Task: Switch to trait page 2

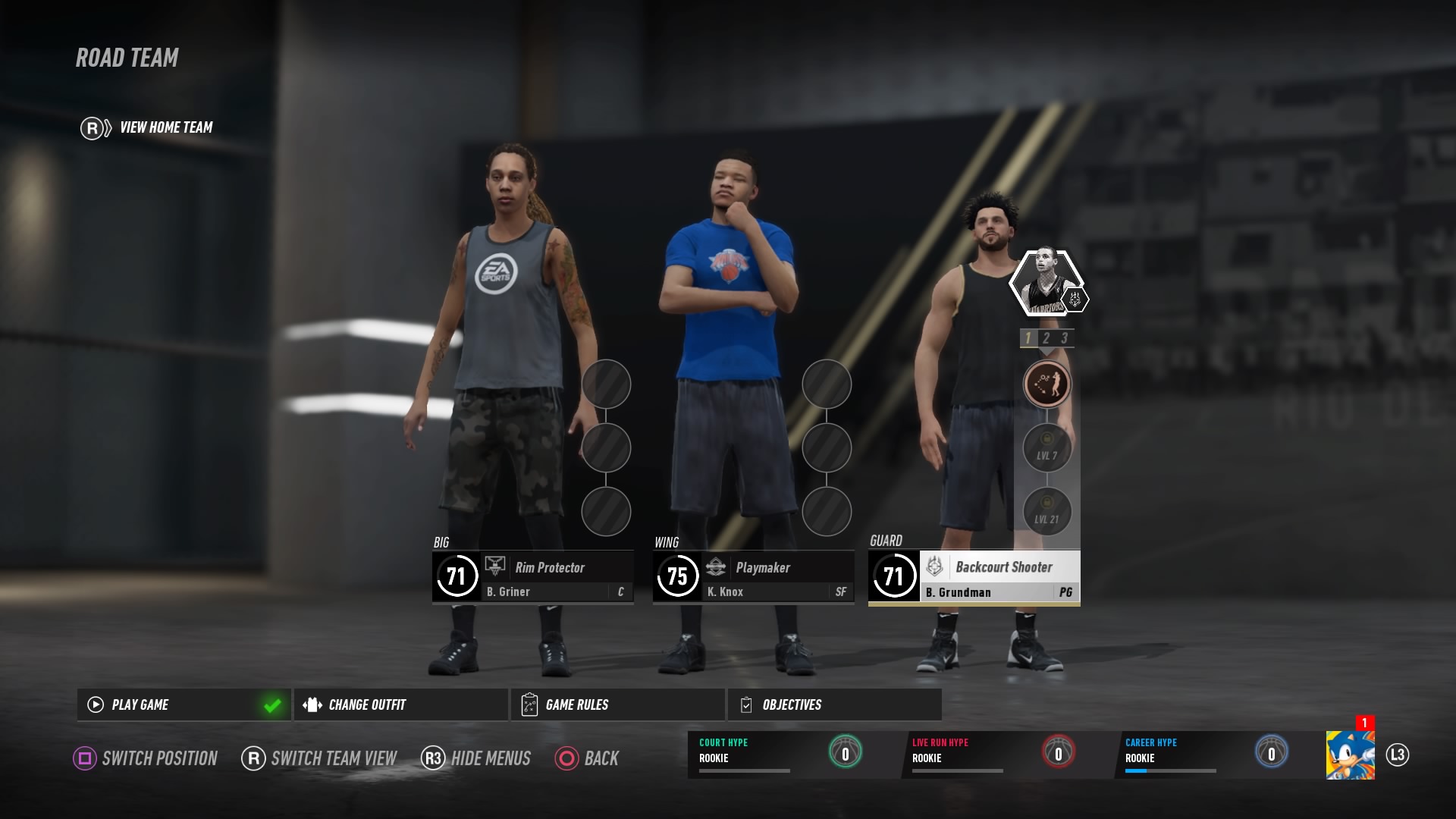Action: [x=1047, y=340]
